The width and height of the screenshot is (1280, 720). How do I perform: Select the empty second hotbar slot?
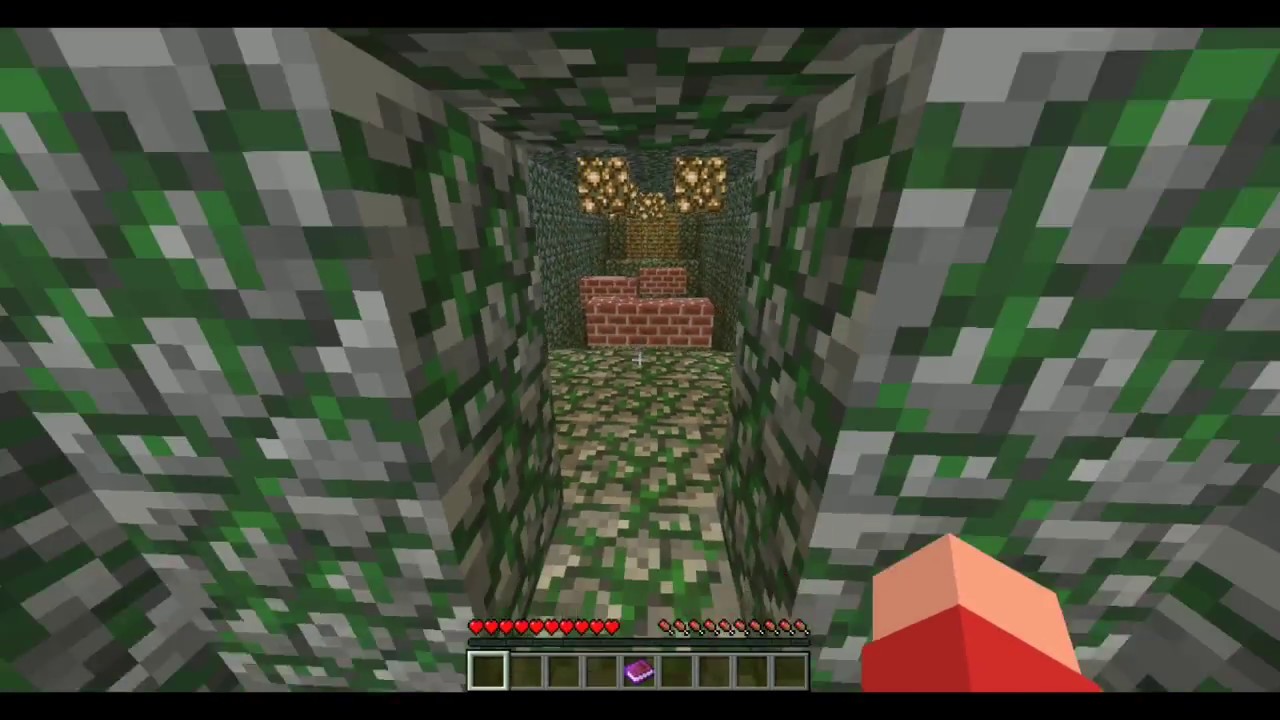527,670
